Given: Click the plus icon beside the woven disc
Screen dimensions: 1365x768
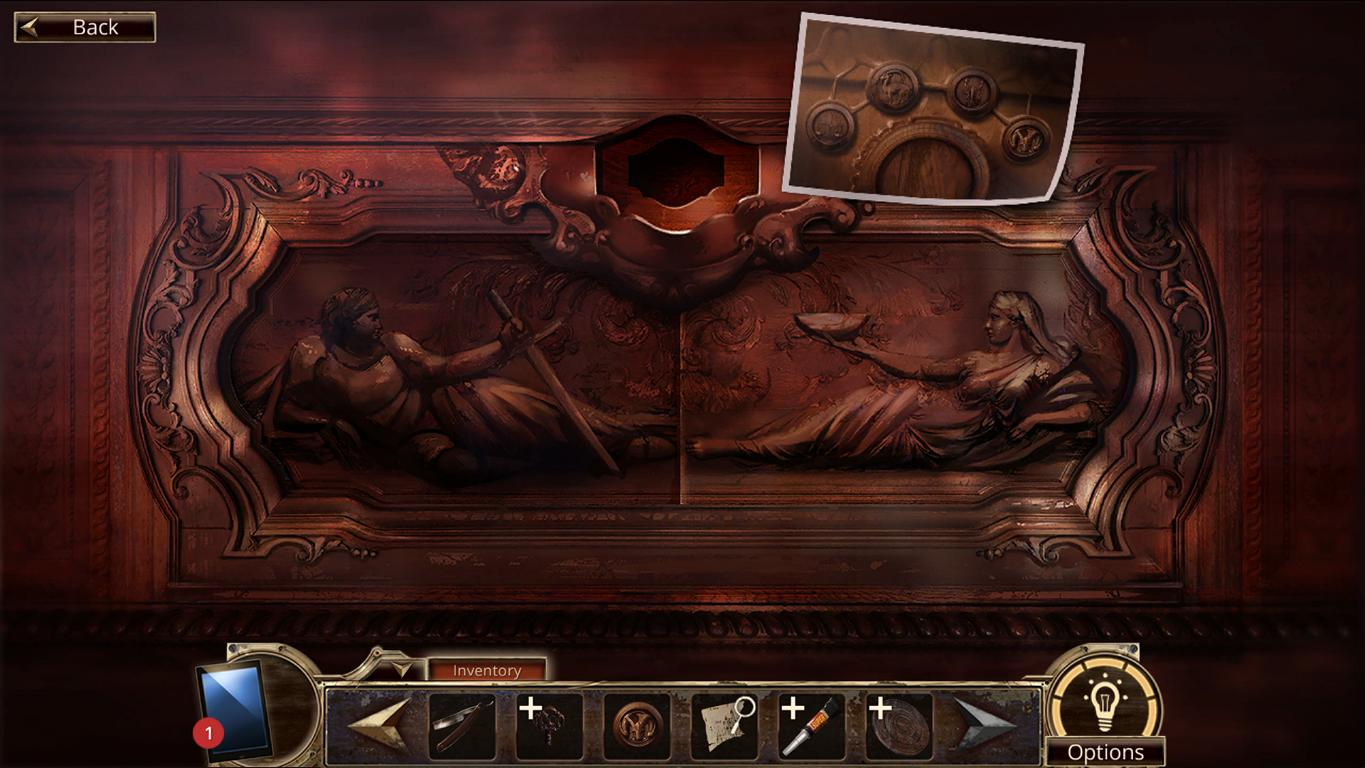Looking at the screenshot, I should pyautogui.click(x=878, y=710).
